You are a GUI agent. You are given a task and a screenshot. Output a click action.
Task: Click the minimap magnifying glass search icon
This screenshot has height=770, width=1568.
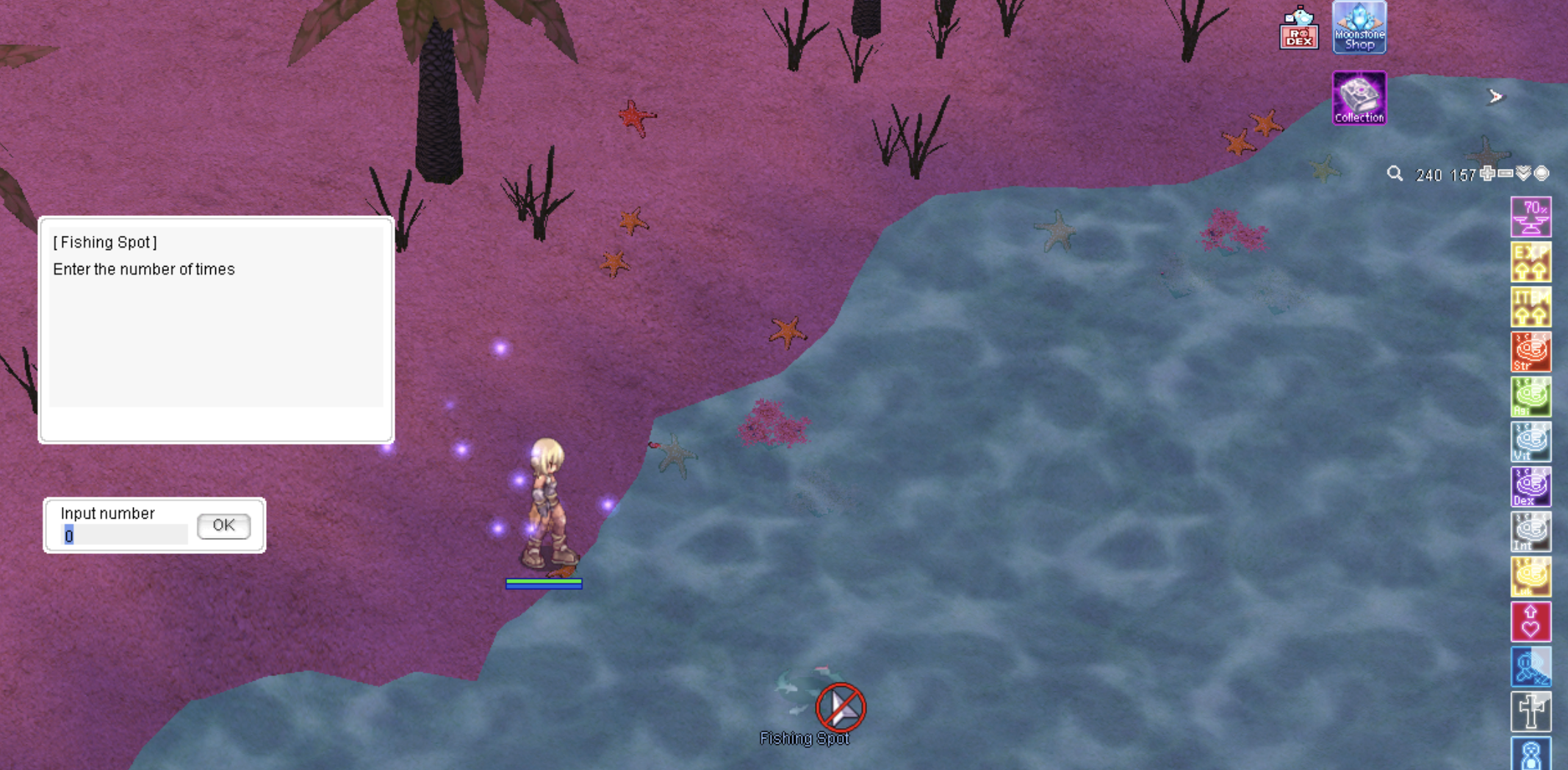click(x=1395, y=174)
